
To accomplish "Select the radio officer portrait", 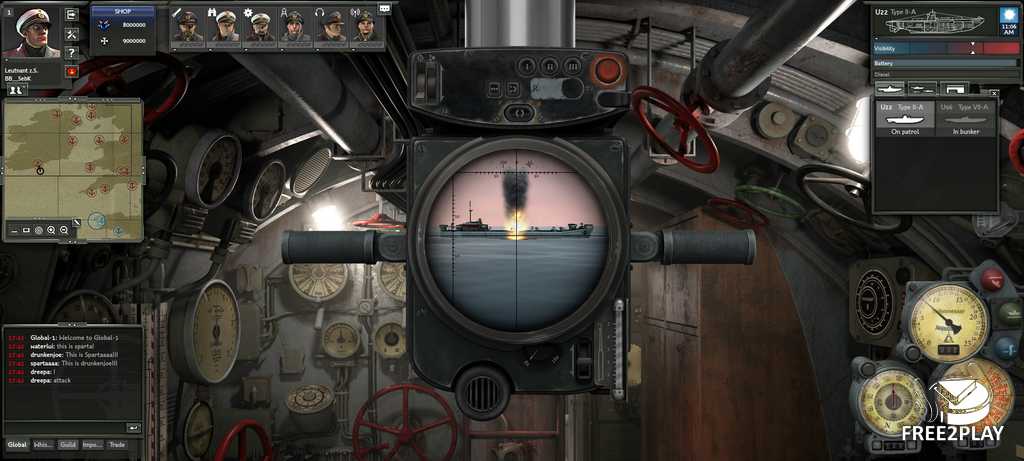I will click(x=365, y=26).
